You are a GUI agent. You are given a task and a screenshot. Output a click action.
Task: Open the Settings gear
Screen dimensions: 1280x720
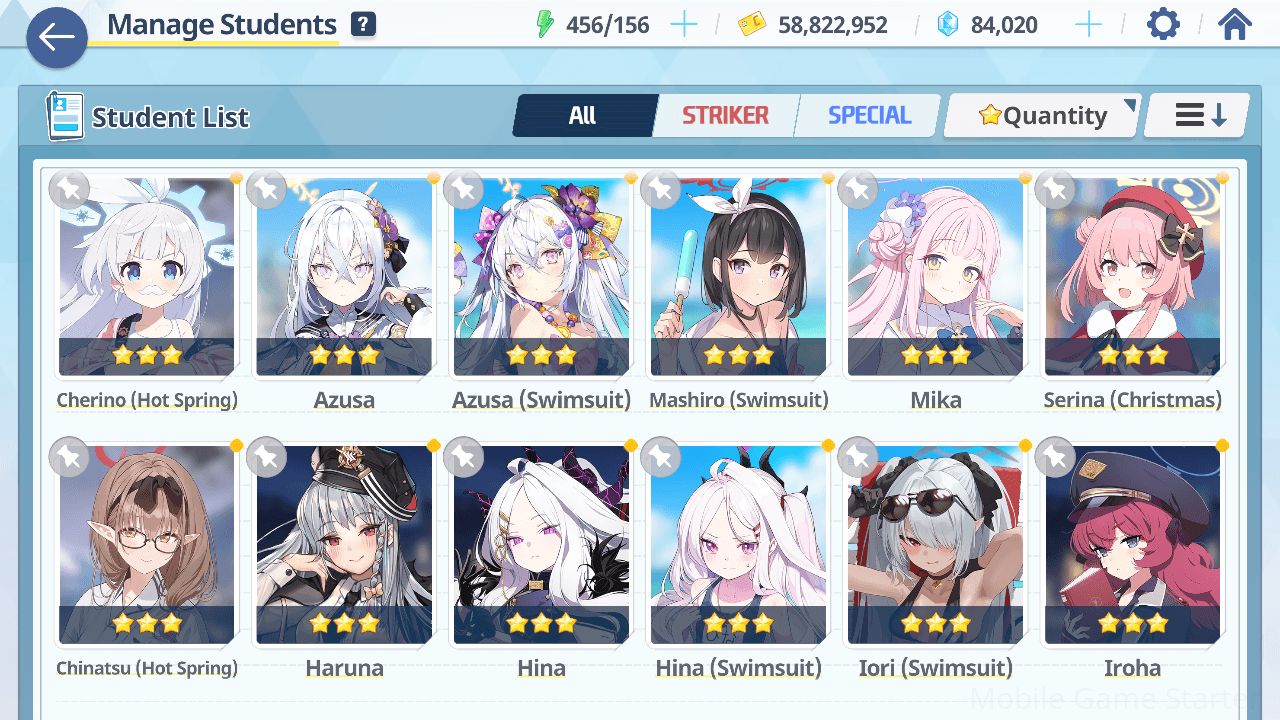(x=1162, y=23)
